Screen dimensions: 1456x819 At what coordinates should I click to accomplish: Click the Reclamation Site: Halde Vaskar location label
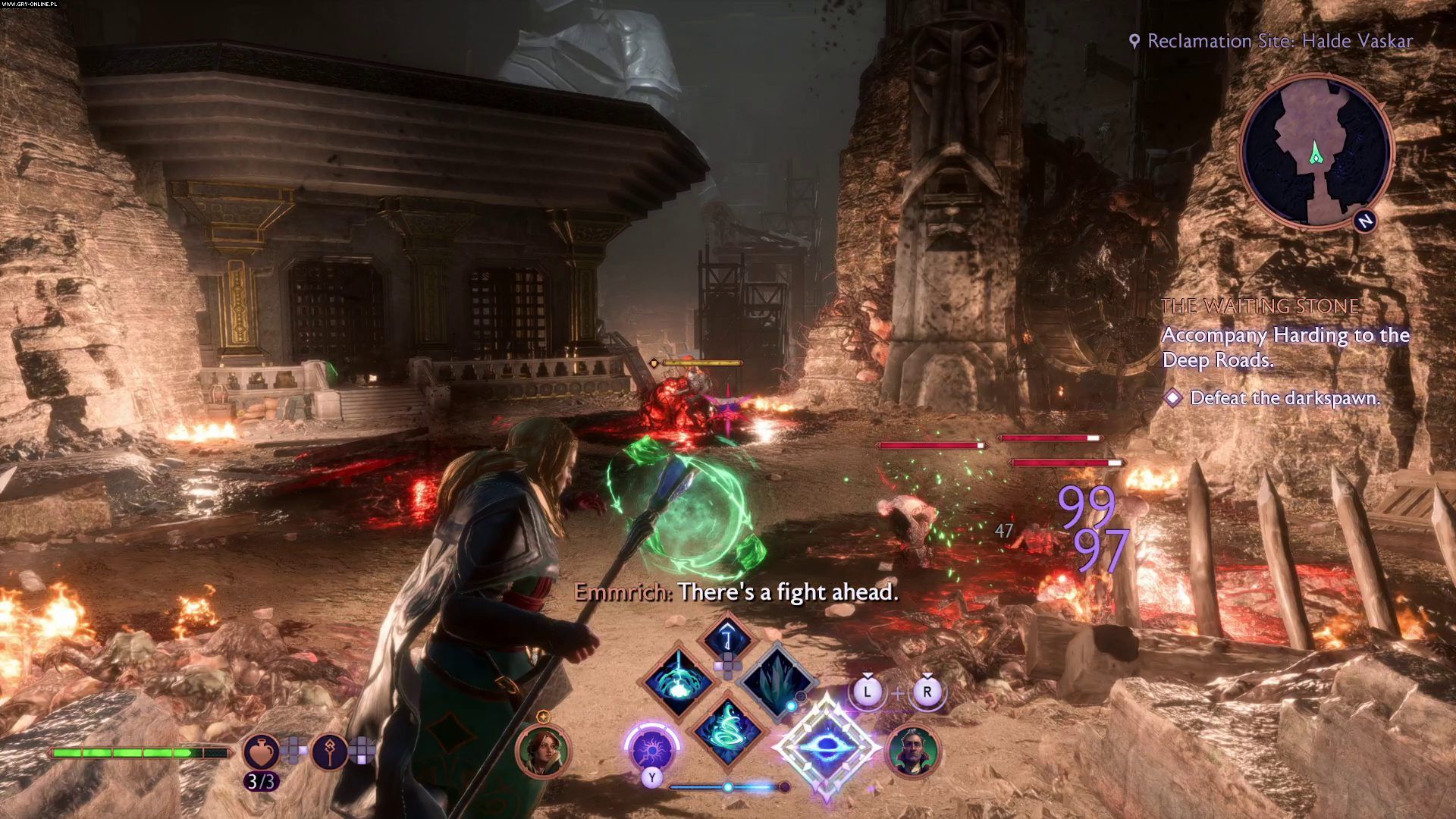click(1279, 41)
